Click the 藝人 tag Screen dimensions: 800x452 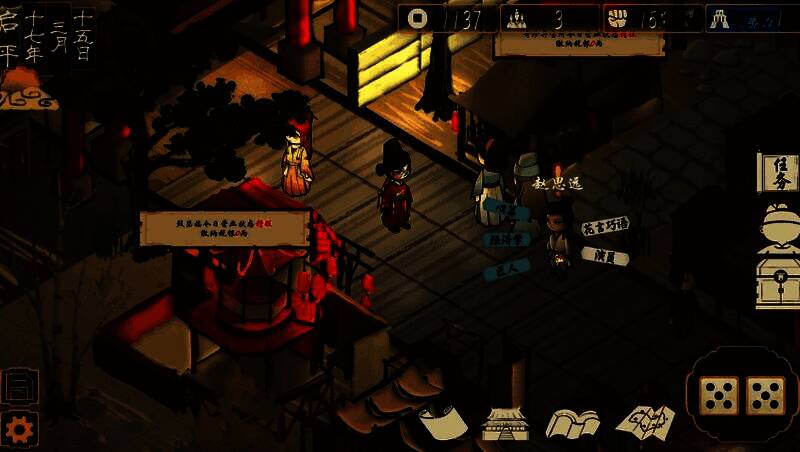click(506, 268)
